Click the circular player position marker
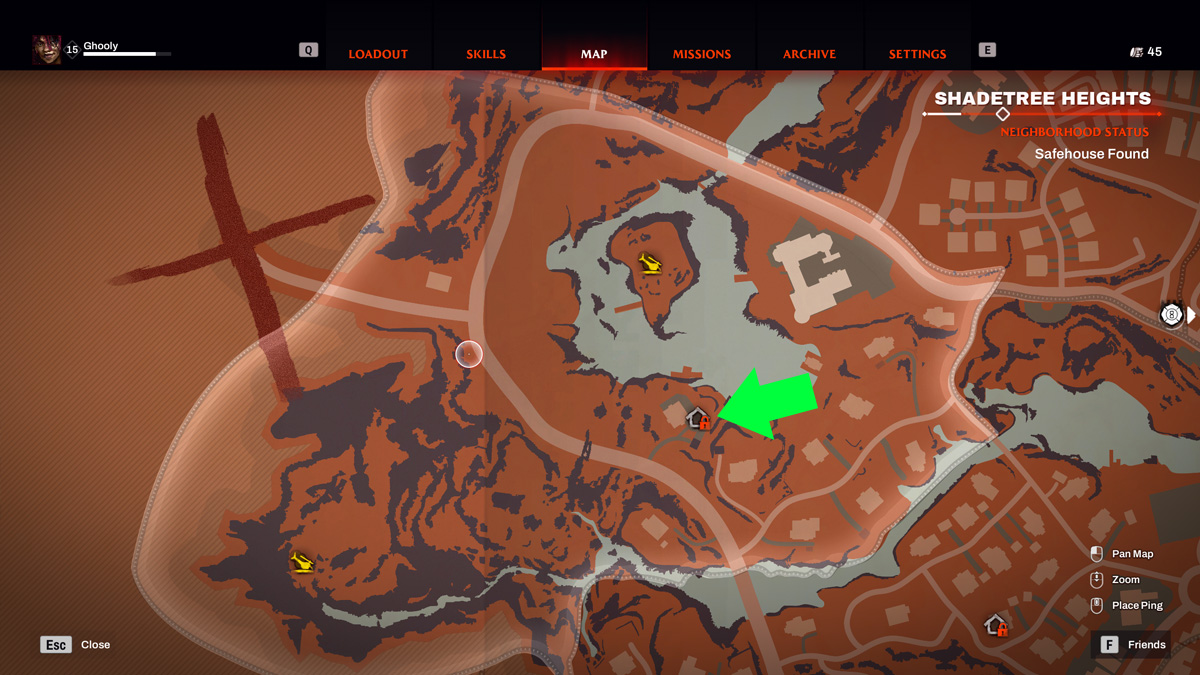 pos(469,354)
